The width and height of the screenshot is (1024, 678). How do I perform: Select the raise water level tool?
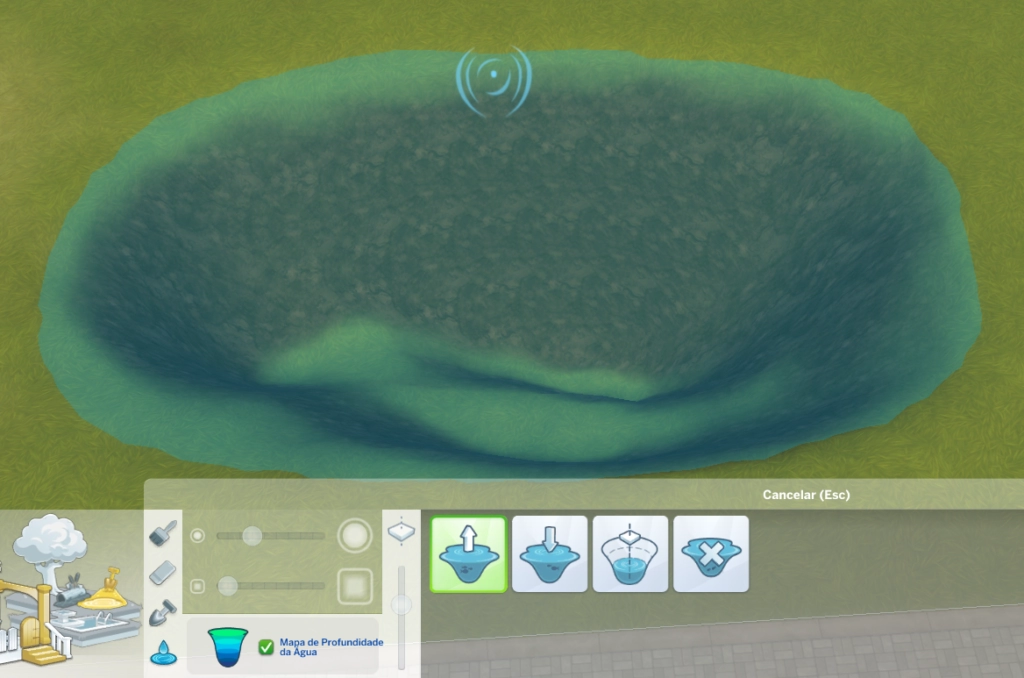(x=468, y=554)
